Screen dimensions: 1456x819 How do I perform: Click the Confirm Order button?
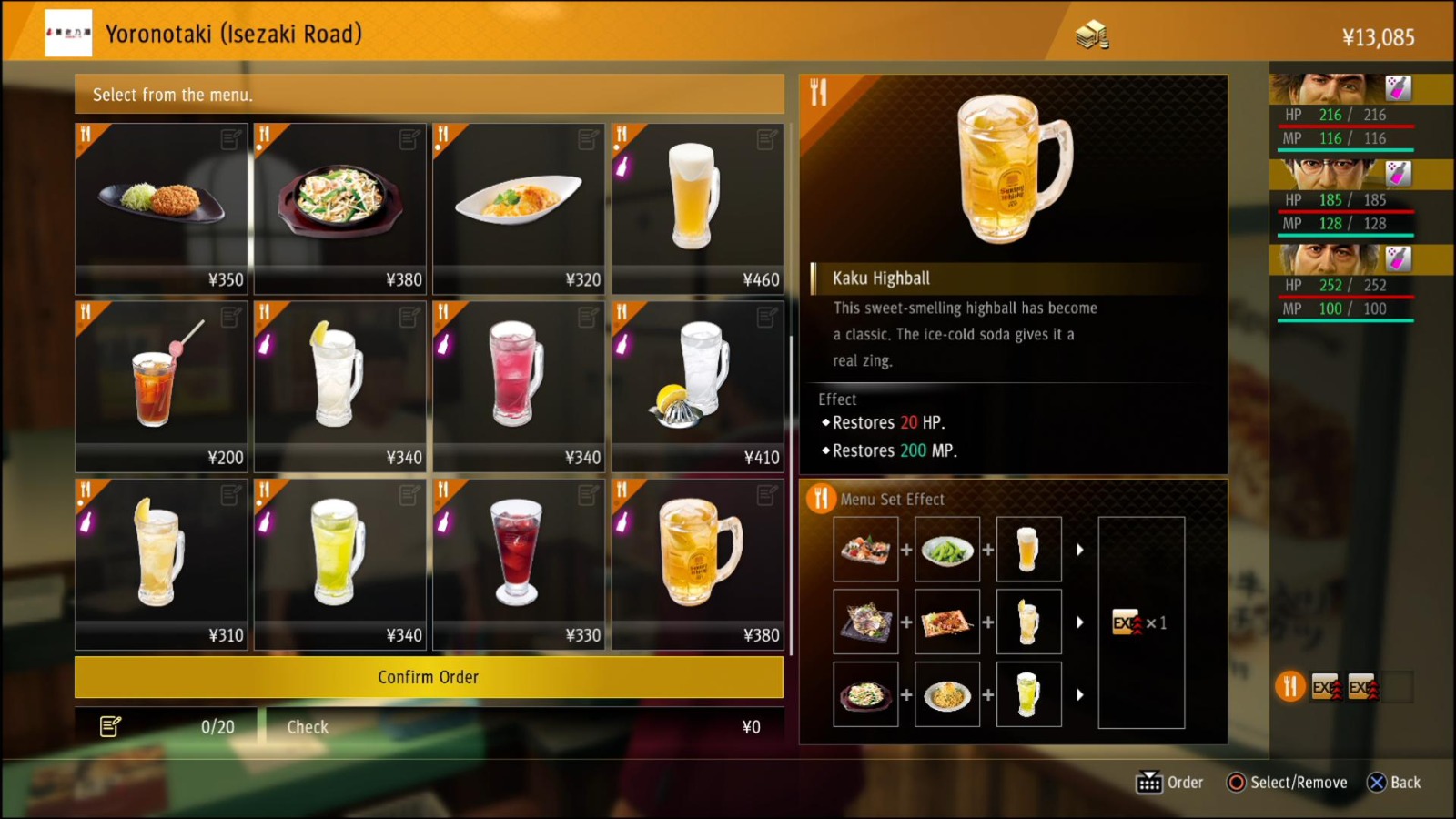tap(428, 677)
